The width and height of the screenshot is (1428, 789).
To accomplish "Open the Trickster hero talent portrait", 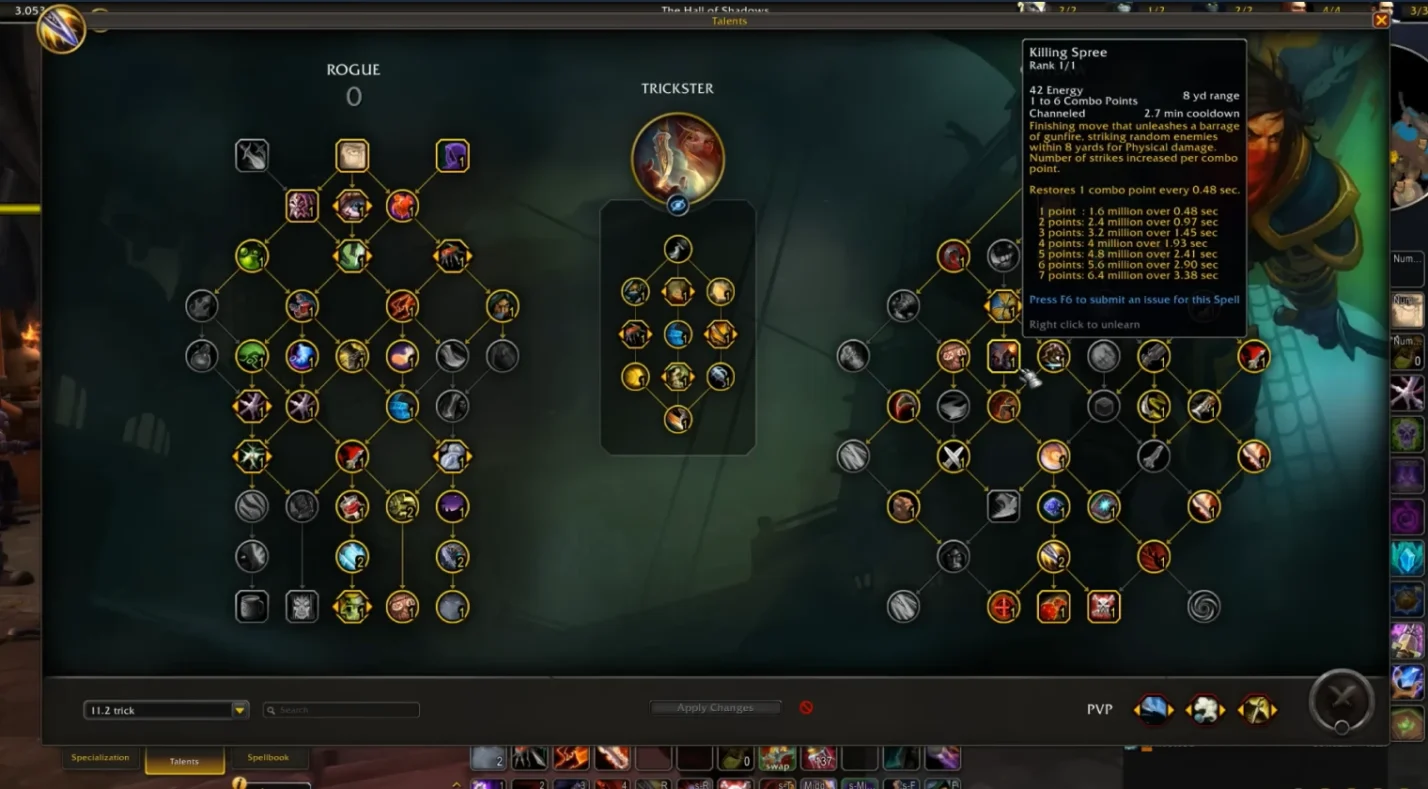I will point(678,158).
